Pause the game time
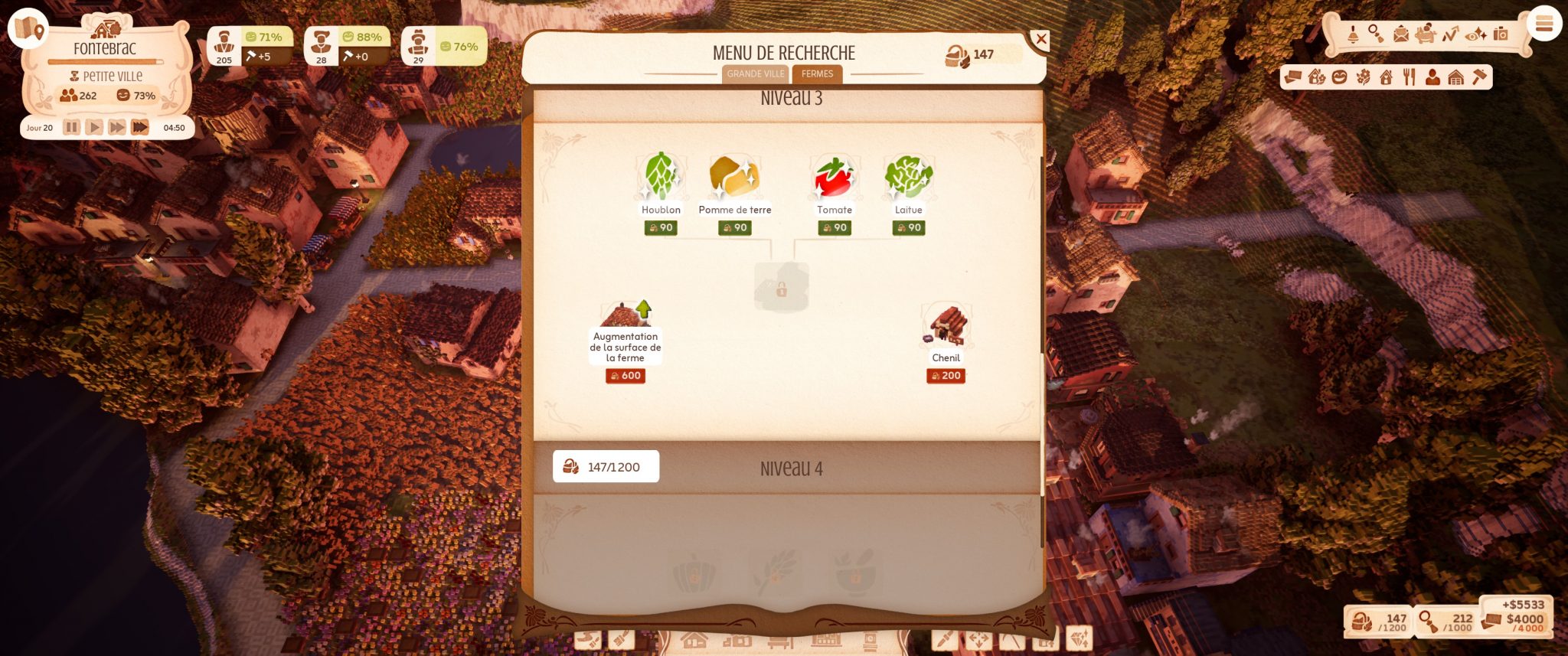1568x656 pixels. coord(71,128)
